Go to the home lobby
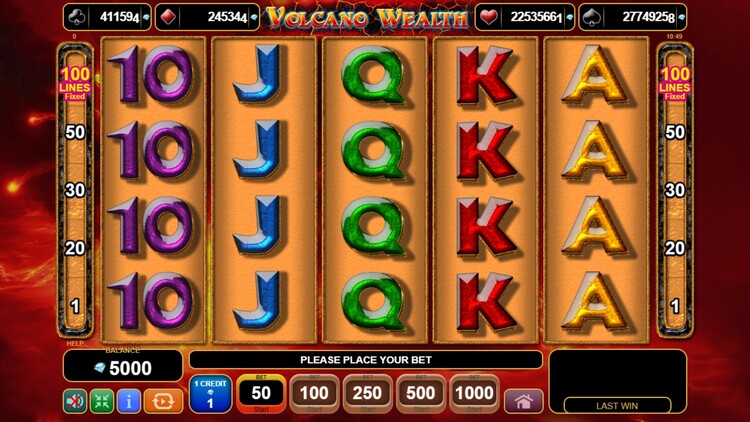The height and width of the screenshot is (422, 750). (x=523, y=402)
